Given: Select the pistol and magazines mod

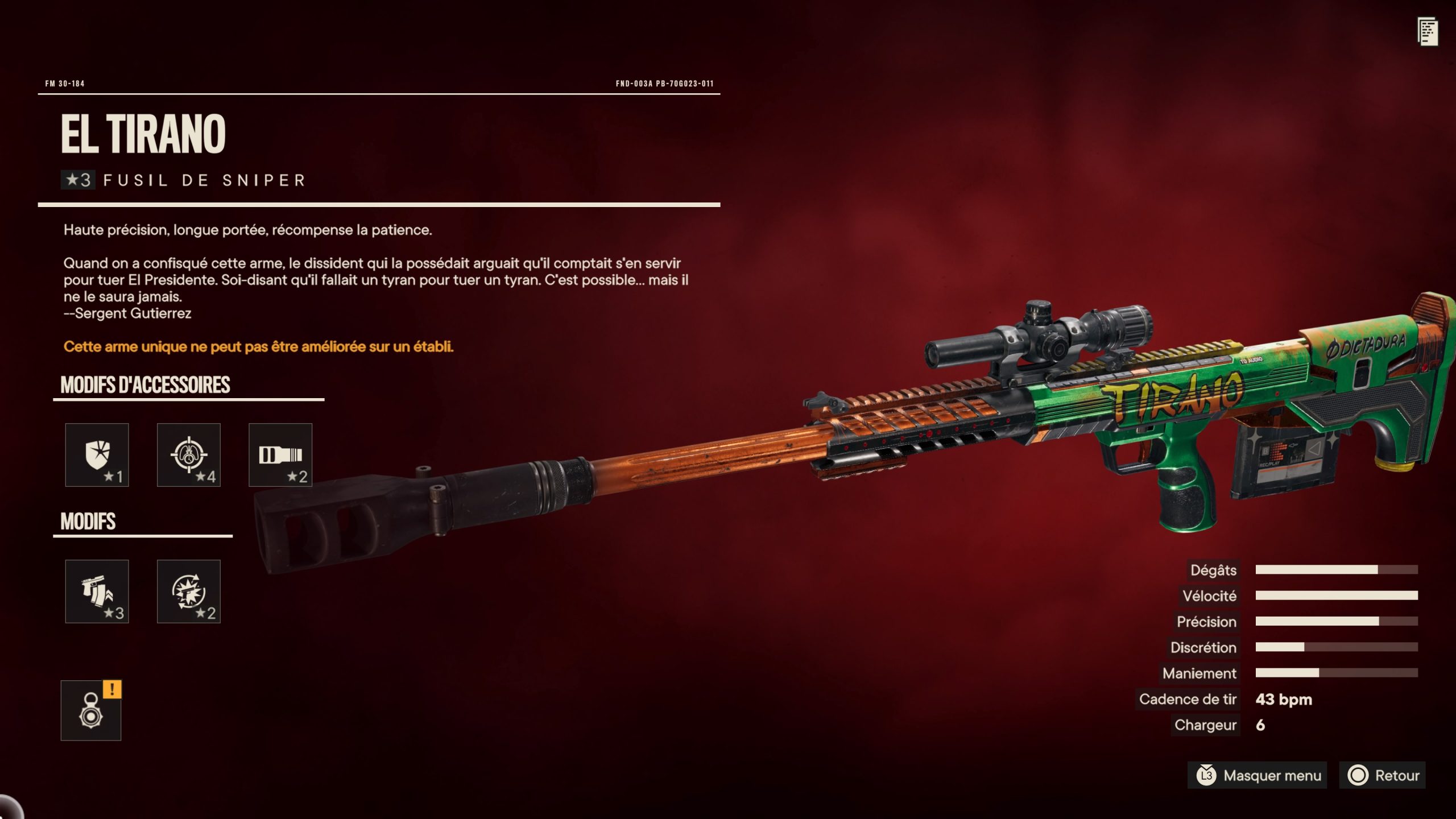Looking at the screenshot, I should (x=97, y=591).
